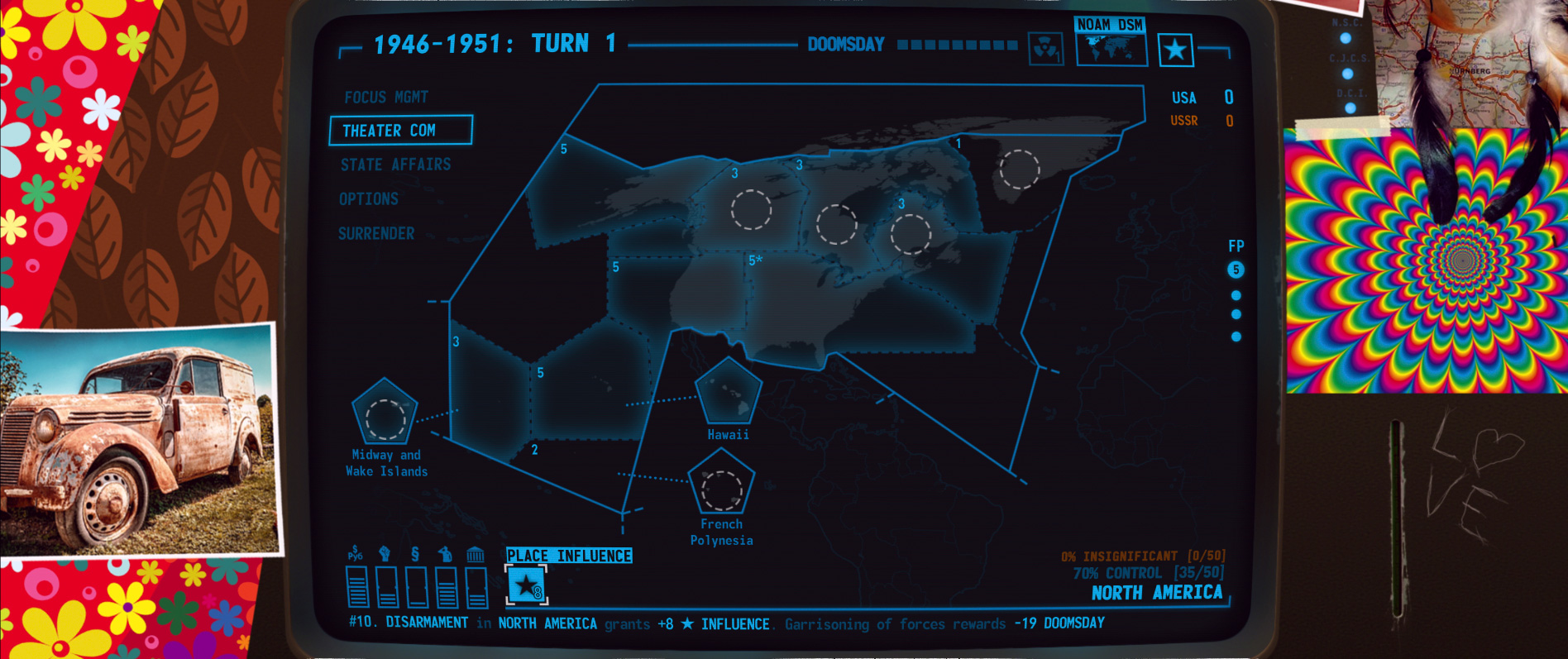Click SURRENDER in the left menu

point(376,233)
